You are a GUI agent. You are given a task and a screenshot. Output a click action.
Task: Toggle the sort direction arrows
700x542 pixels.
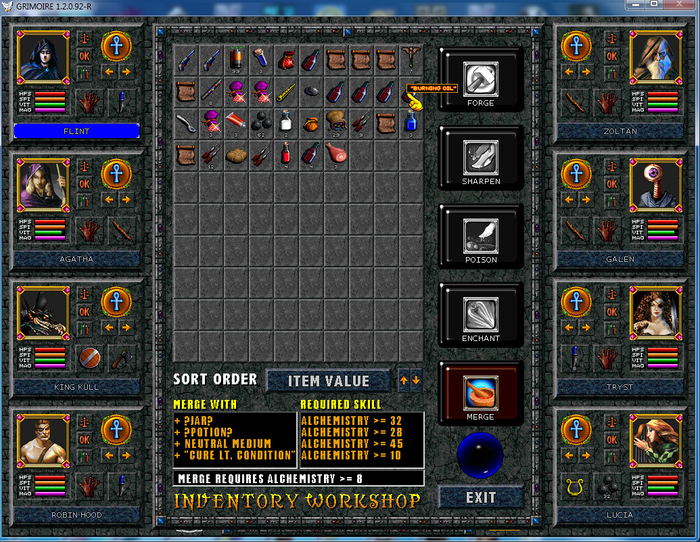[409, 379]
